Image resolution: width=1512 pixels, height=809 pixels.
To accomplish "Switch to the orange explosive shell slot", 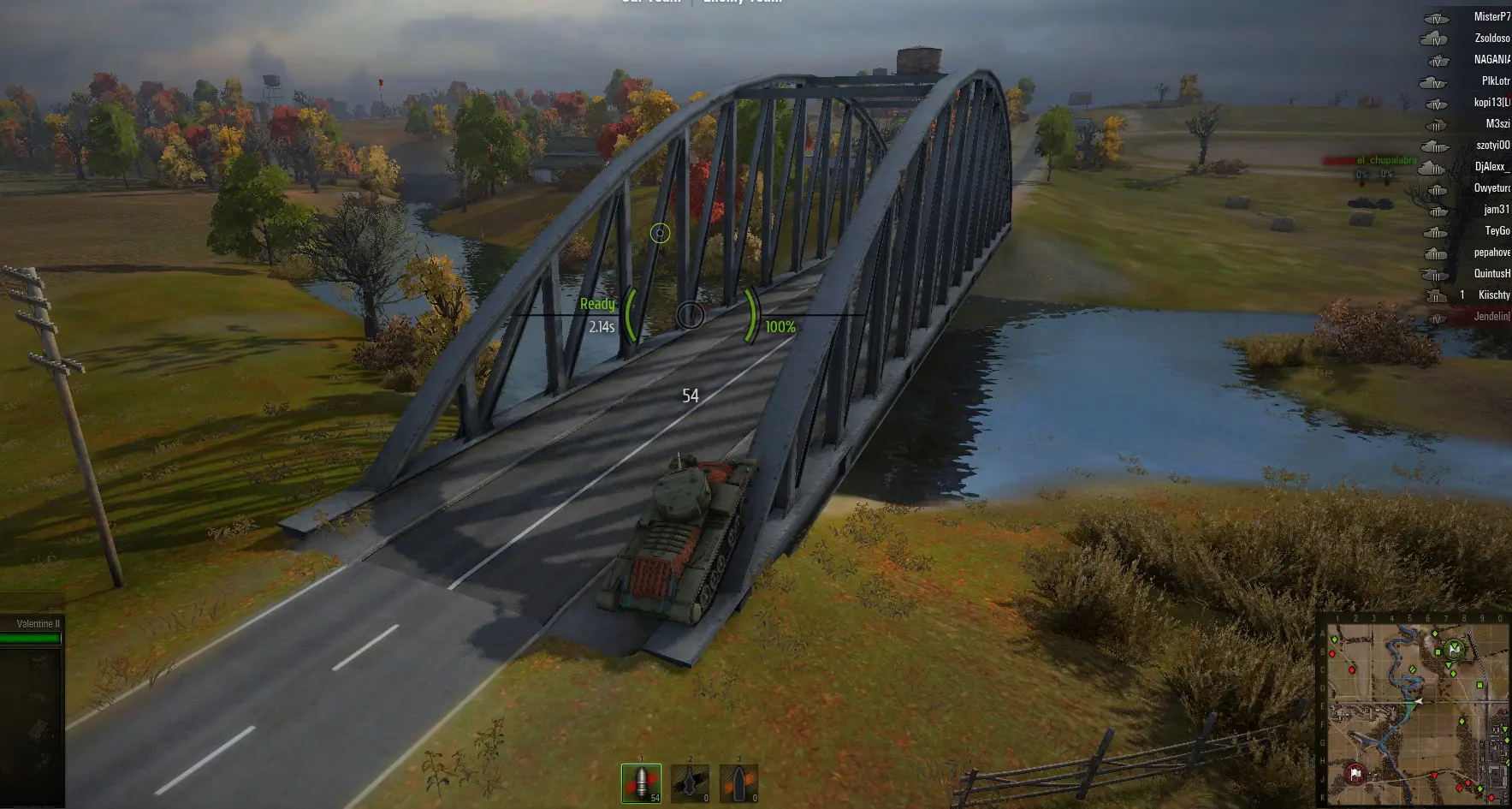I will 738,782.
